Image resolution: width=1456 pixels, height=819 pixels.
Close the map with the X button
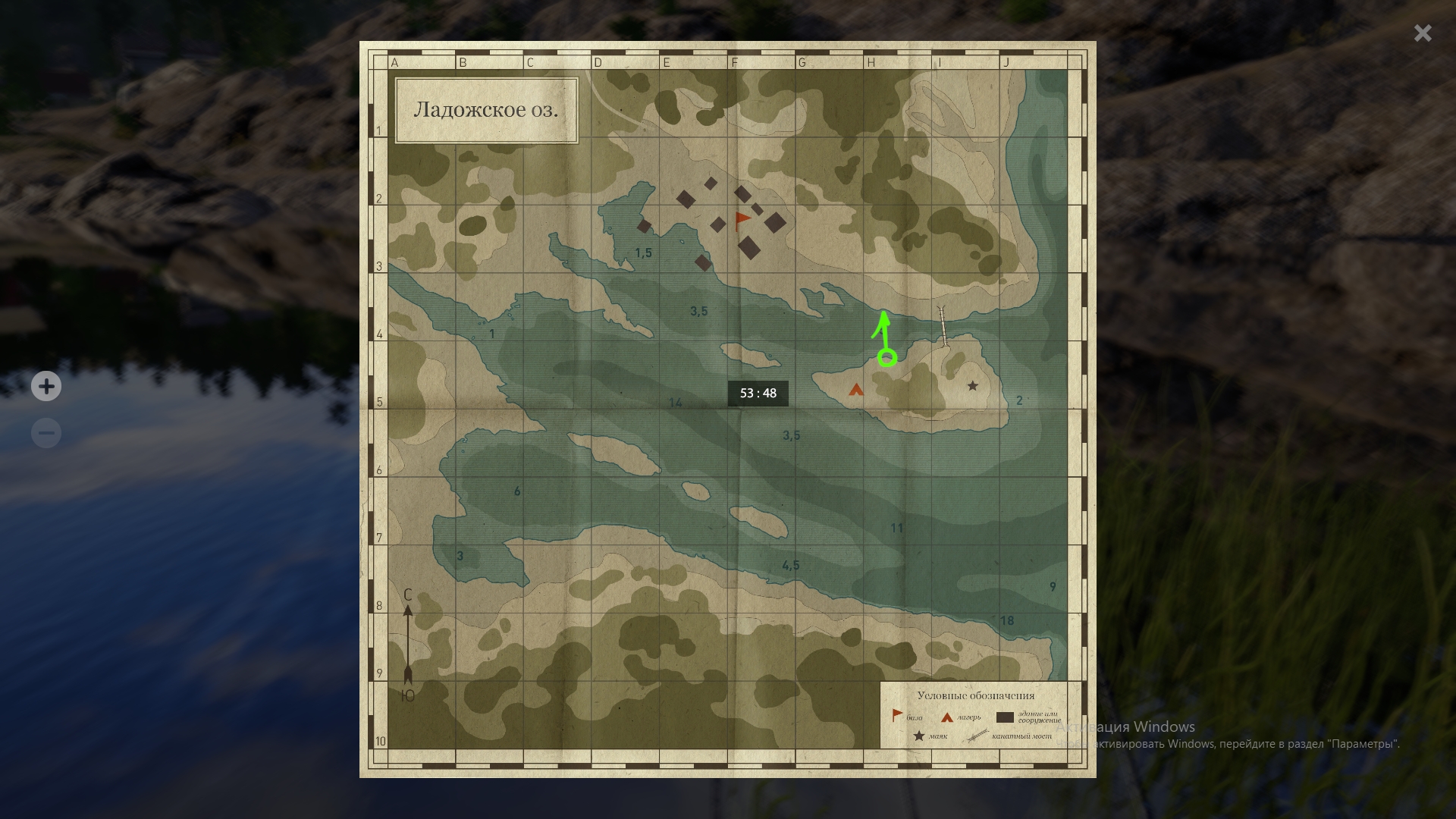[x=1423, y=33]
